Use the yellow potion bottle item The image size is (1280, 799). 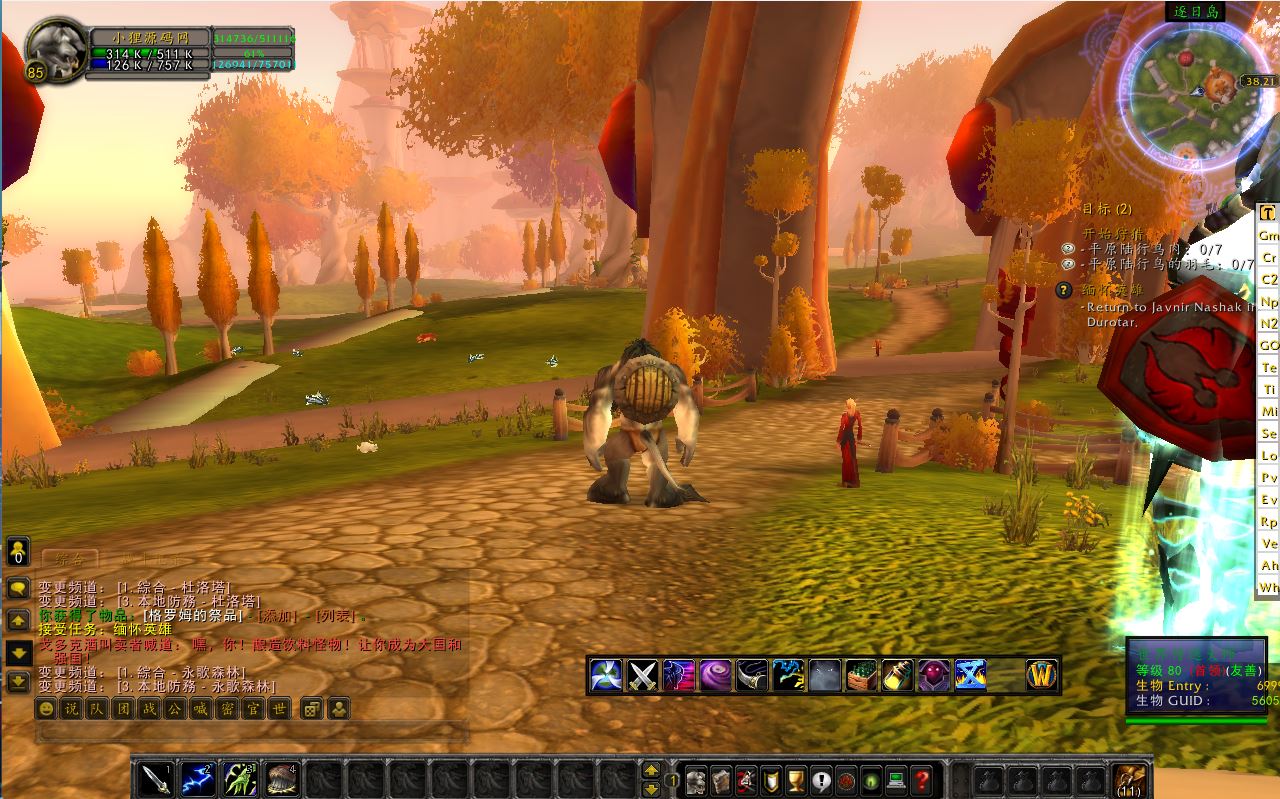click(x=897, y=675)
